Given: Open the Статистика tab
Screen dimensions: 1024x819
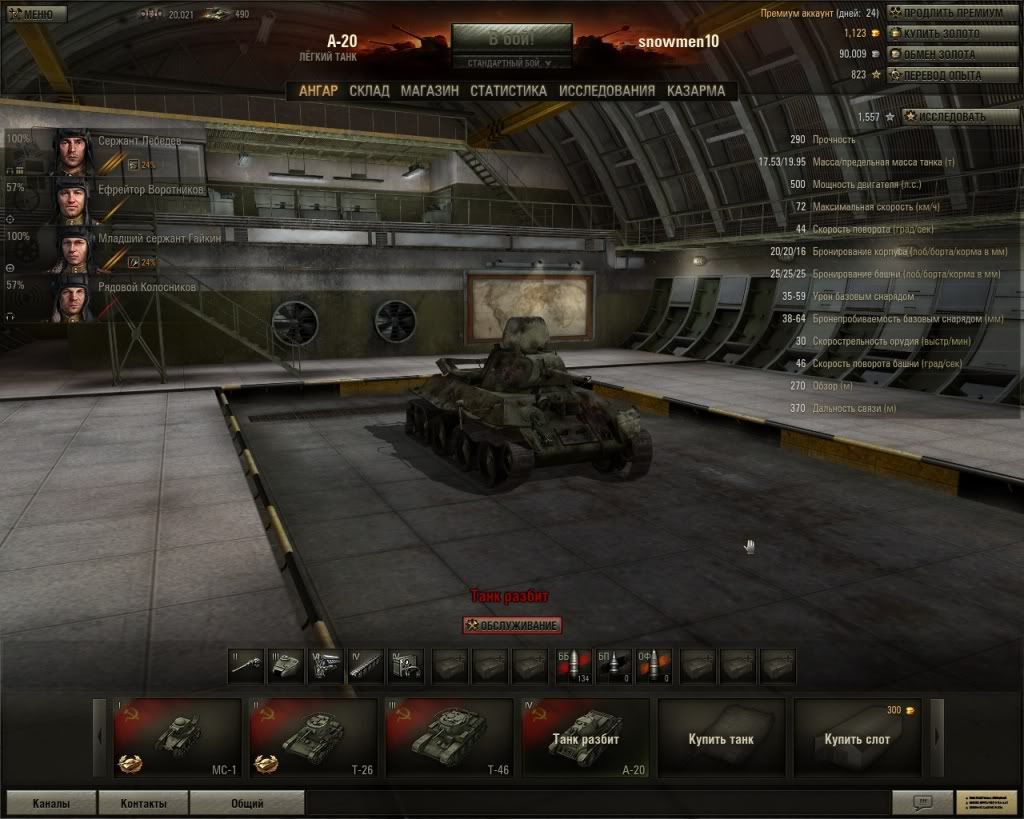Looking at the screenshot, I should pos(508,90).
